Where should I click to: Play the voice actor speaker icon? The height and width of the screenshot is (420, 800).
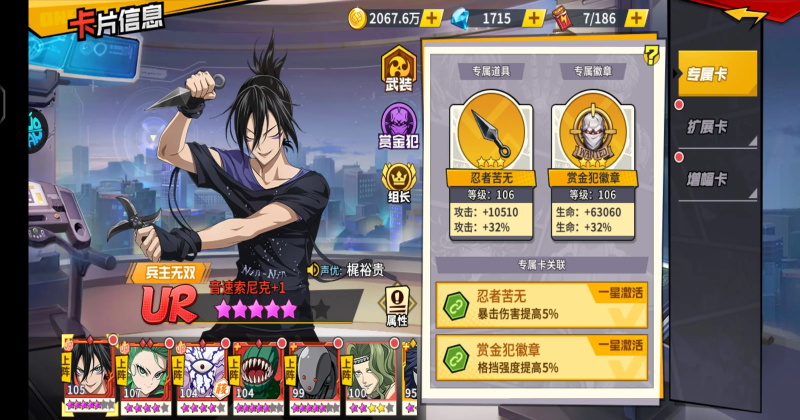pyautogui.click(x=312, y=269)
